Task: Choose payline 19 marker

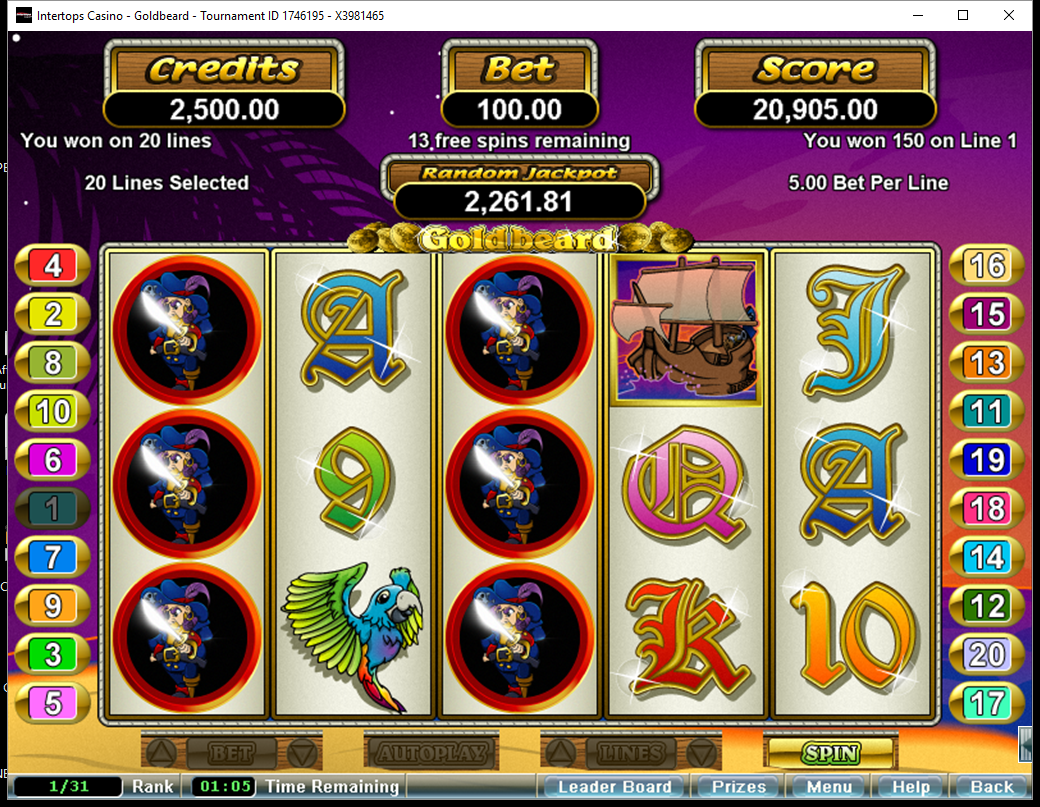Action: pos(987,460)
